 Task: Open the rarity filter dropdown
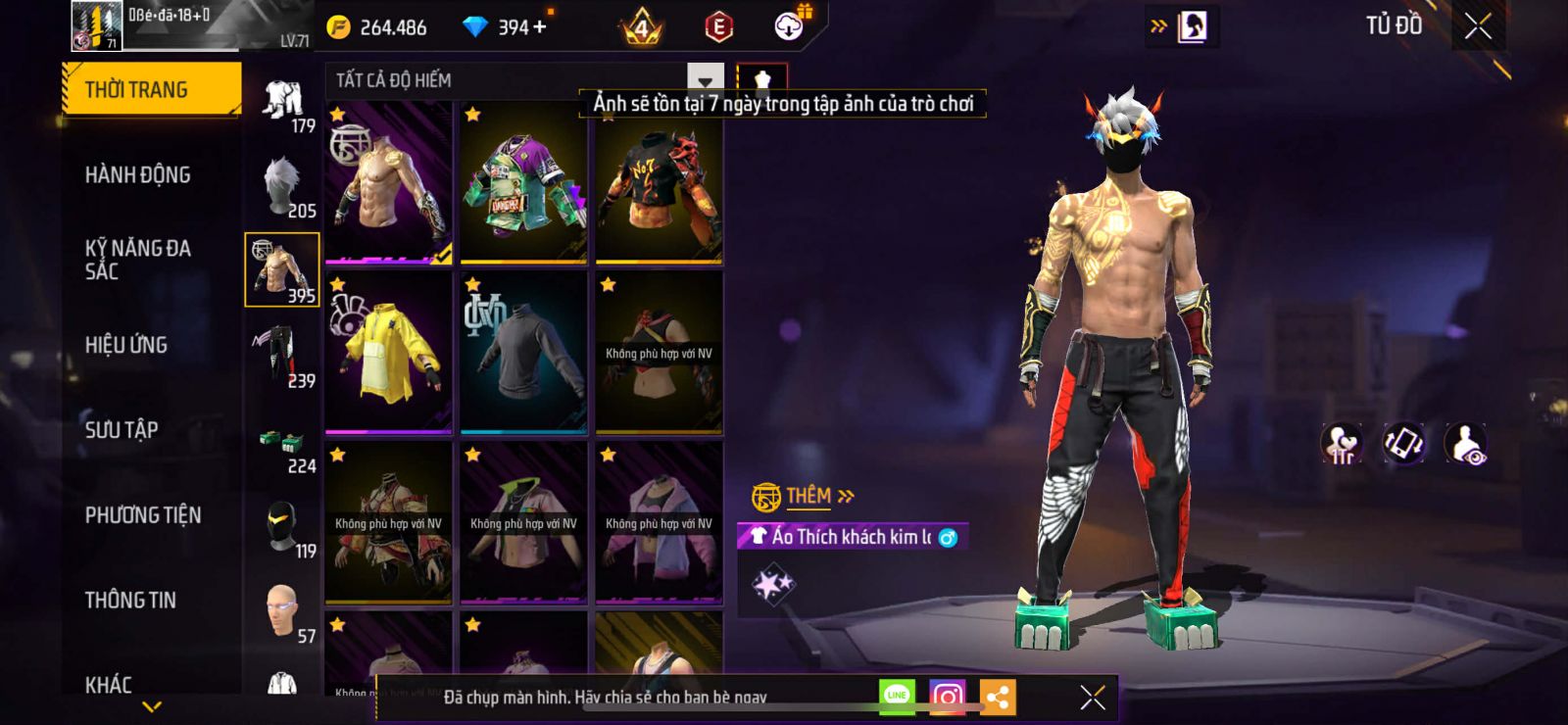[706, 79]
